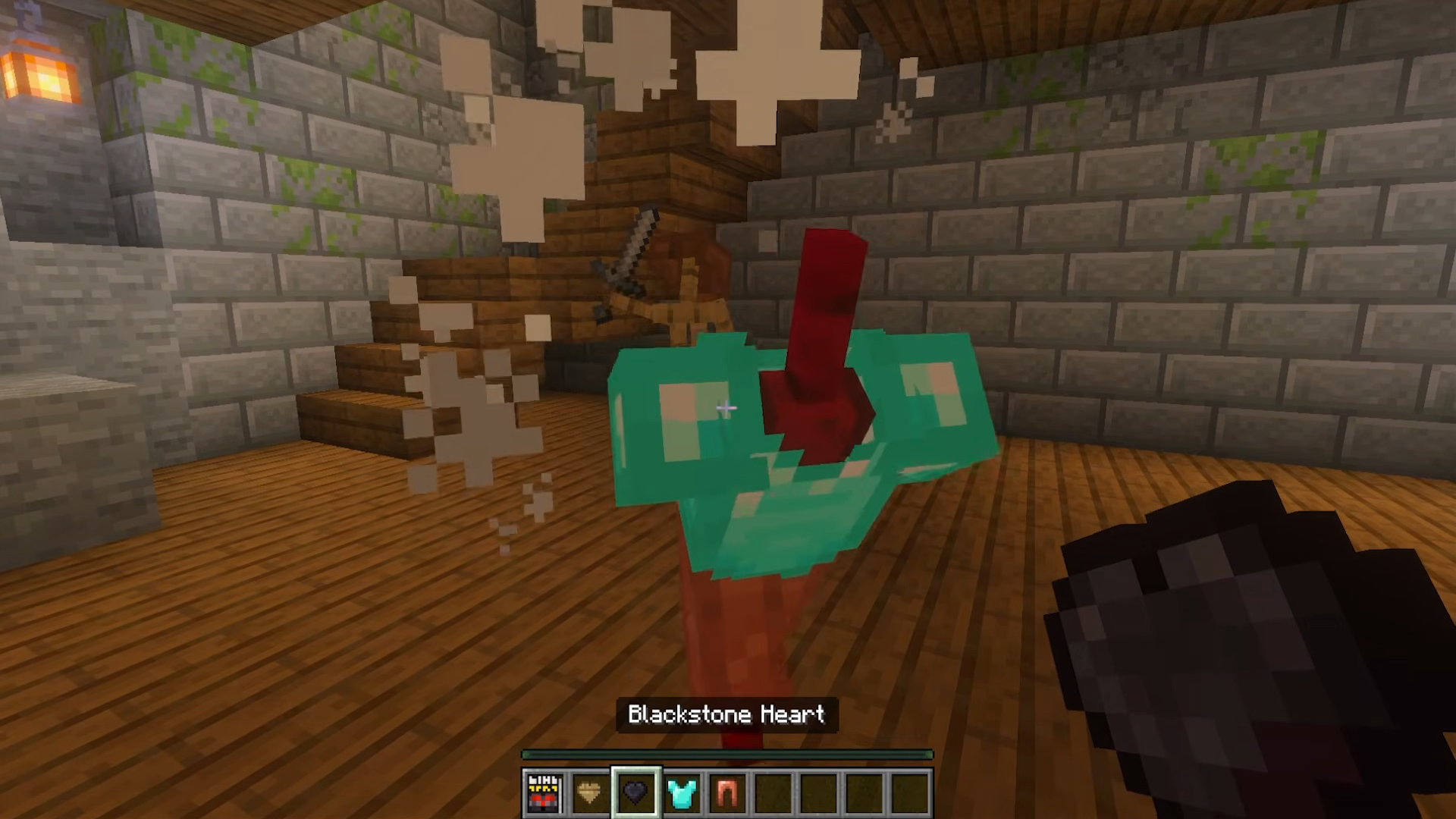Image resolution: width=1456 pixels, height=819 pixels.
Task: Select the tan wooden heart slot
Action: coord(589,793)
